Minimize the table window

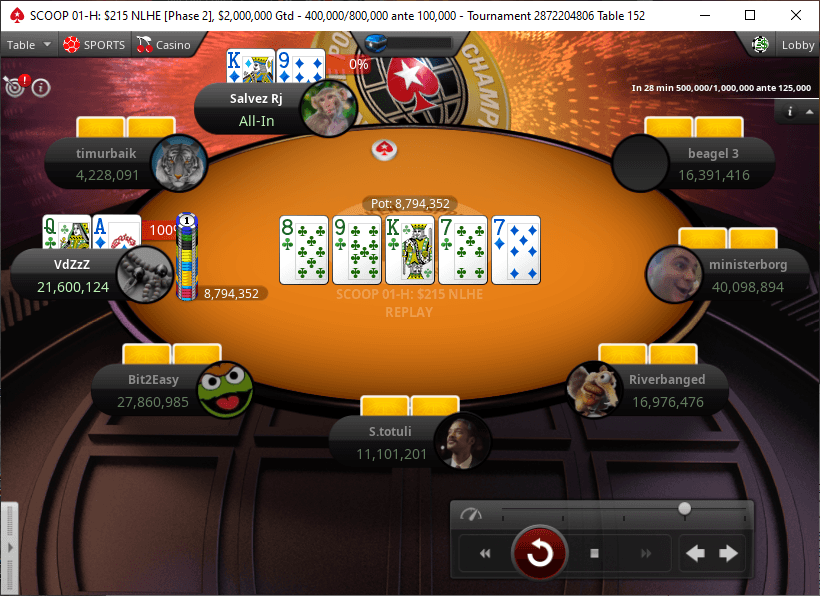704,15
